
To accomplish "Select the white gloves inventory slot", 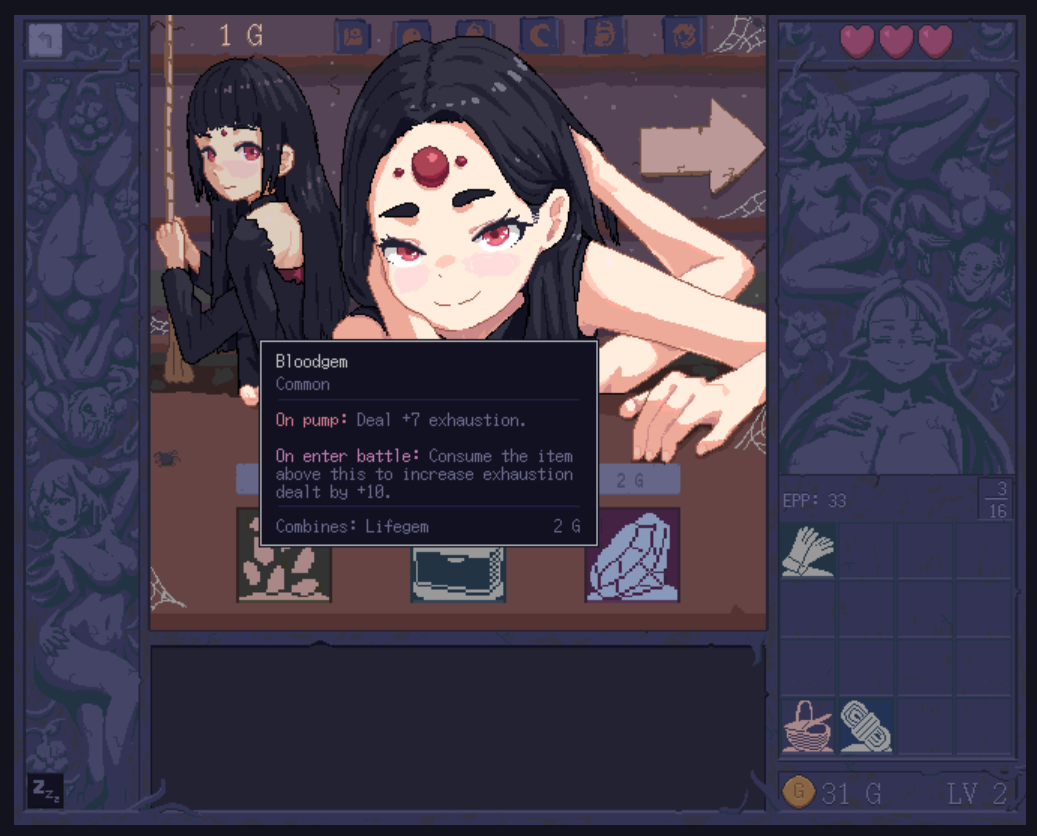I will (x=808, y=550).
